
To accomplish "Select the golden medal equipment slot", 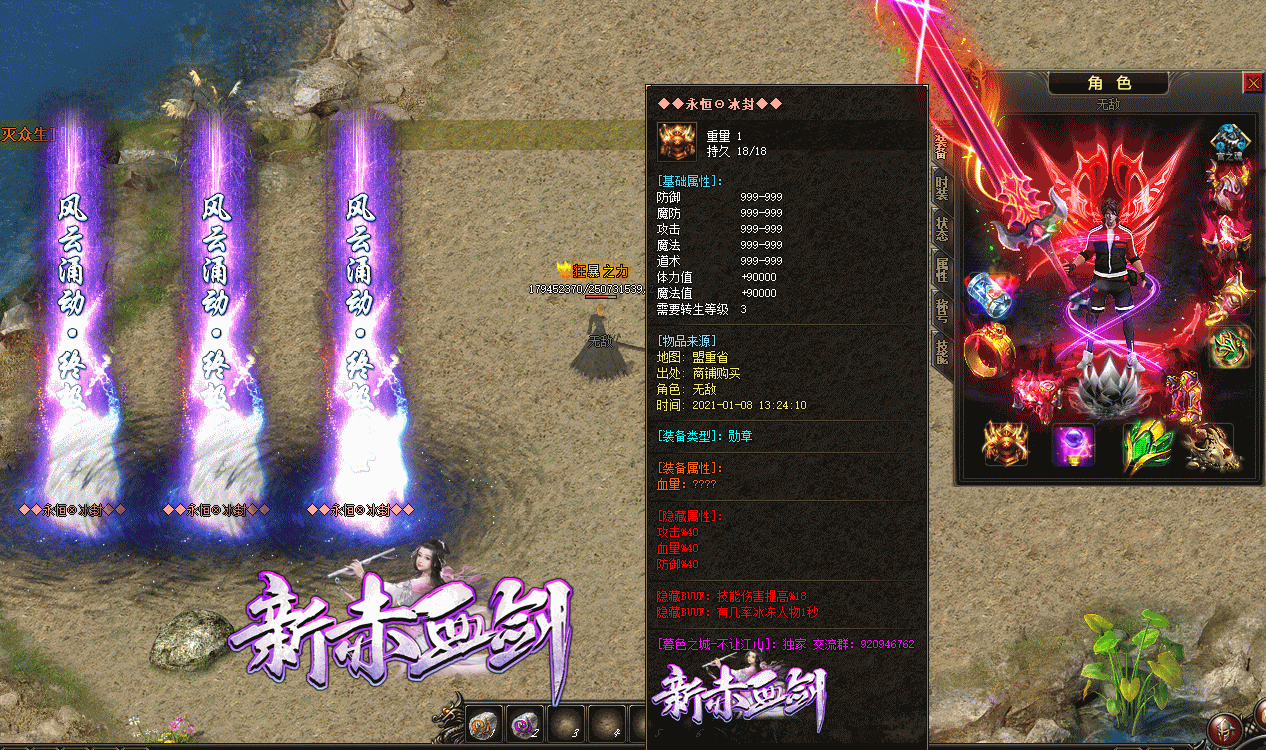I will [x=1006, y=444].
